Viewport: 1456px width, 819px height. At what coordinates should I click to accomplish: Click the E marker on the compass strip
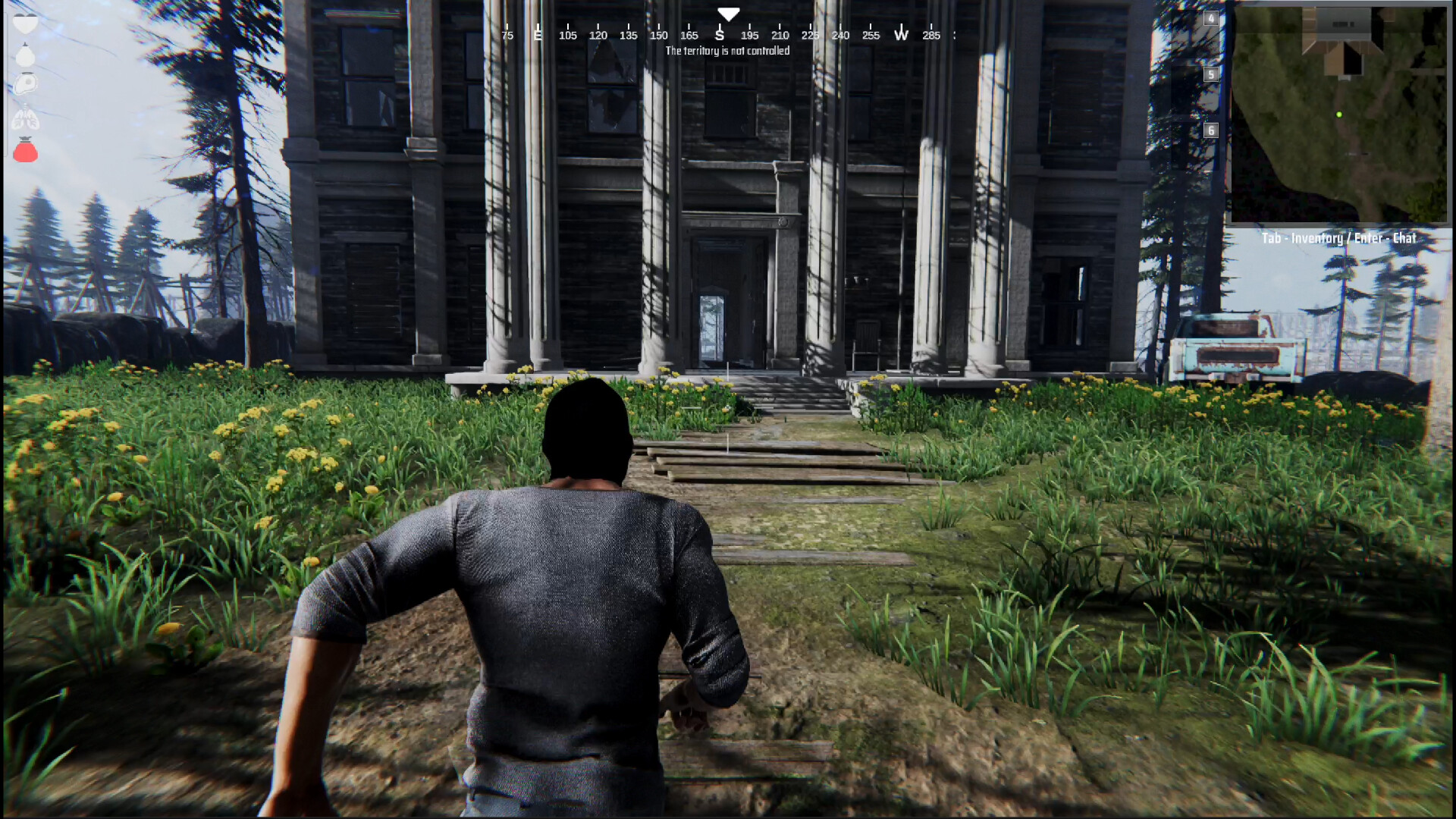(538, 34)
